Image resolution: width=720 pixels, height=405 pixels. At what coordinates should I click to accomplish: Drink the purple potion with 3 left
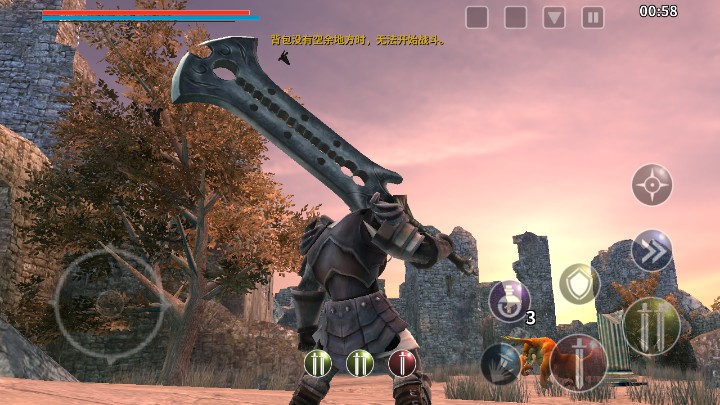[x=509, y=301]
